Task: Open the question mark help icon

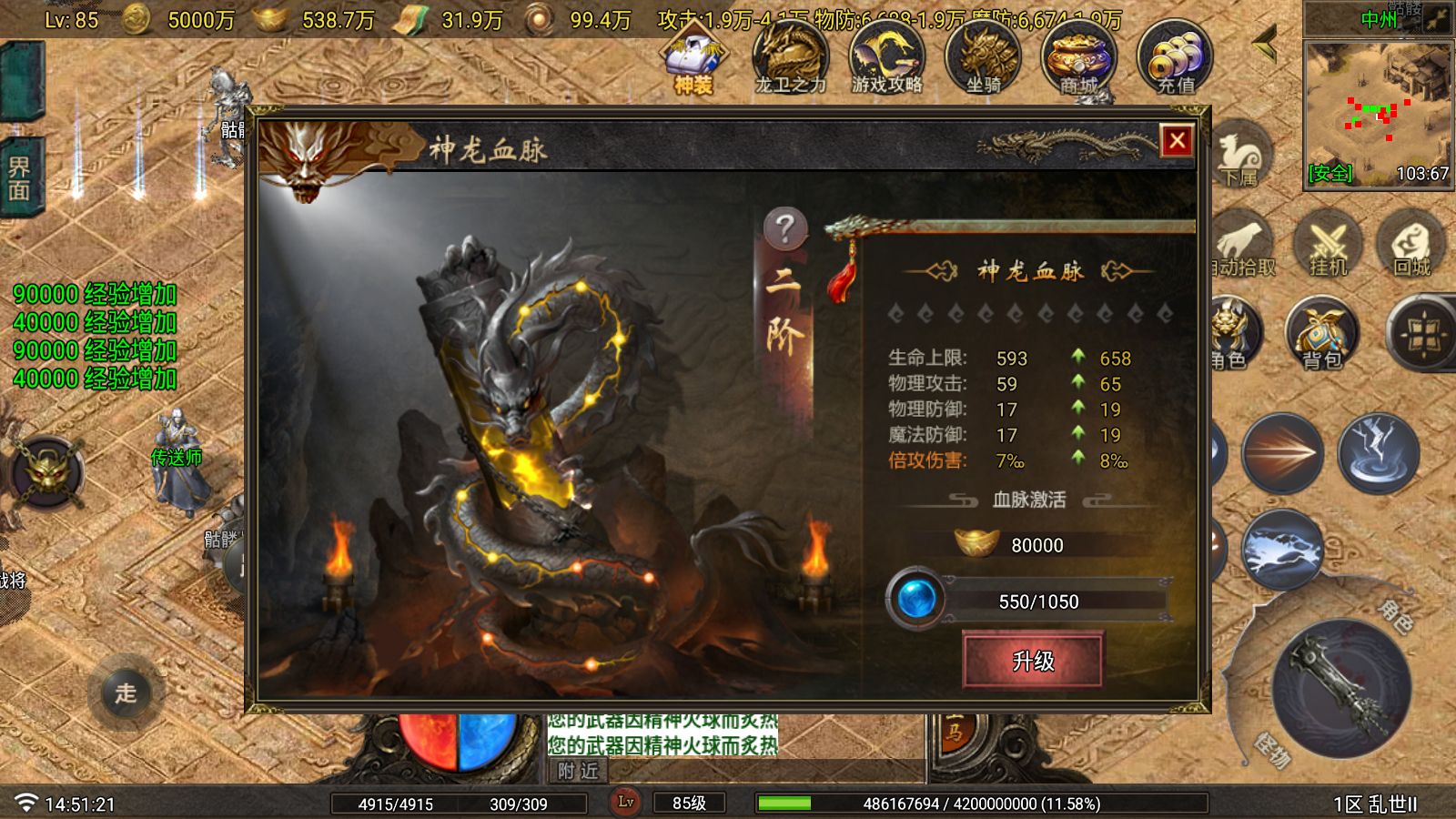Action: click(x=785, y=227)
